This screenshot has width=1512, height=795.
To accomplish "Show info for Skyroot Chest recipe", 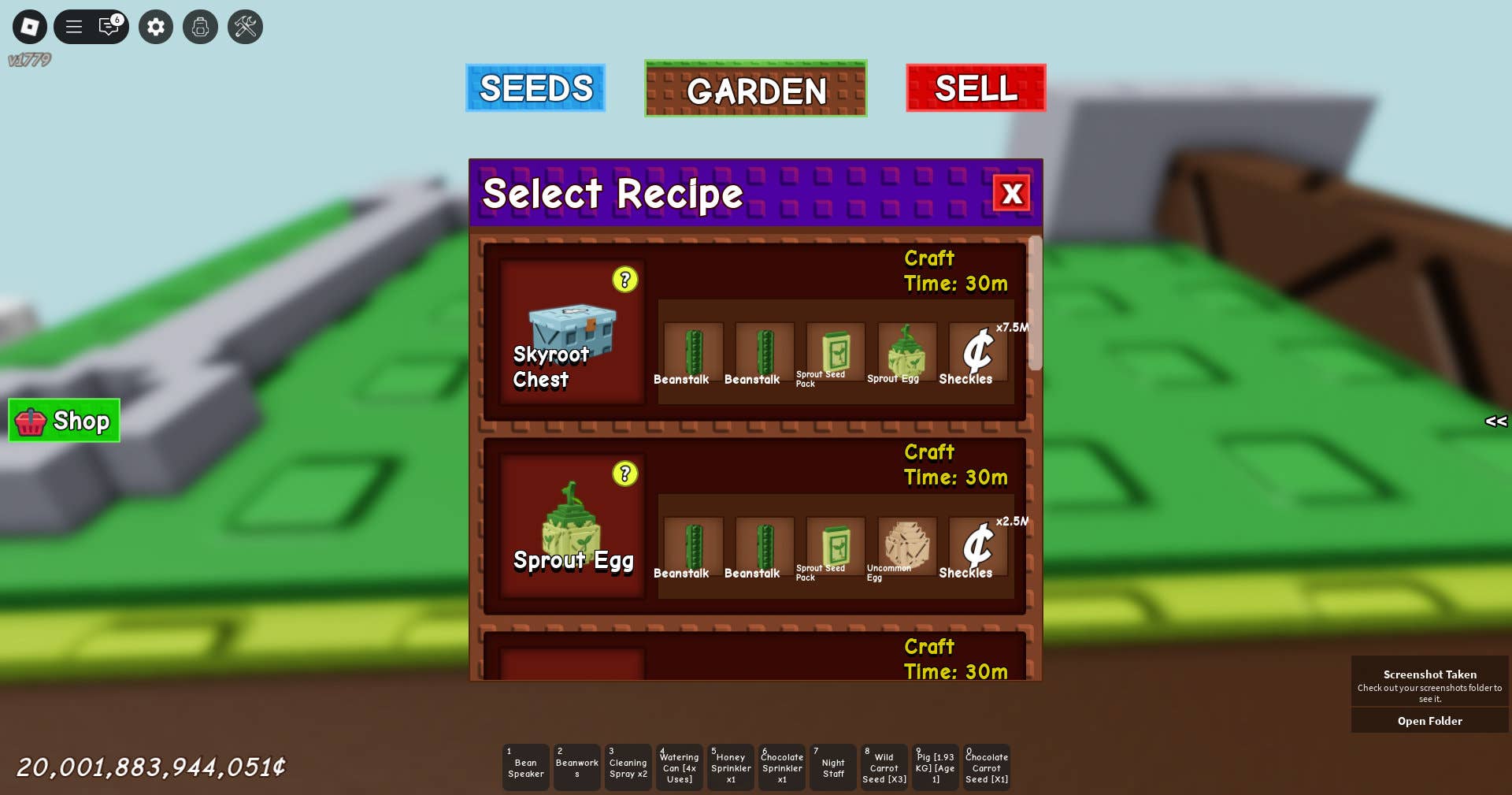I will (625, 280).
